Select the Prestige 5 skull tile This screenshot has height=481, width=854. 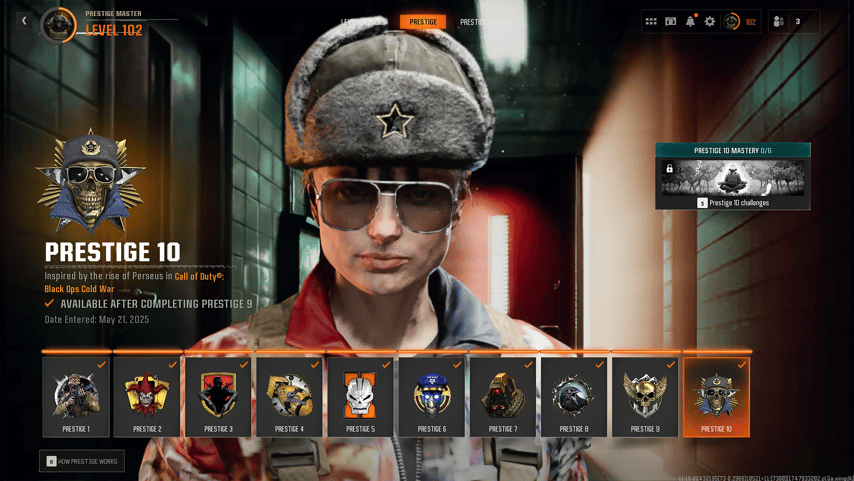coord(360,397)
